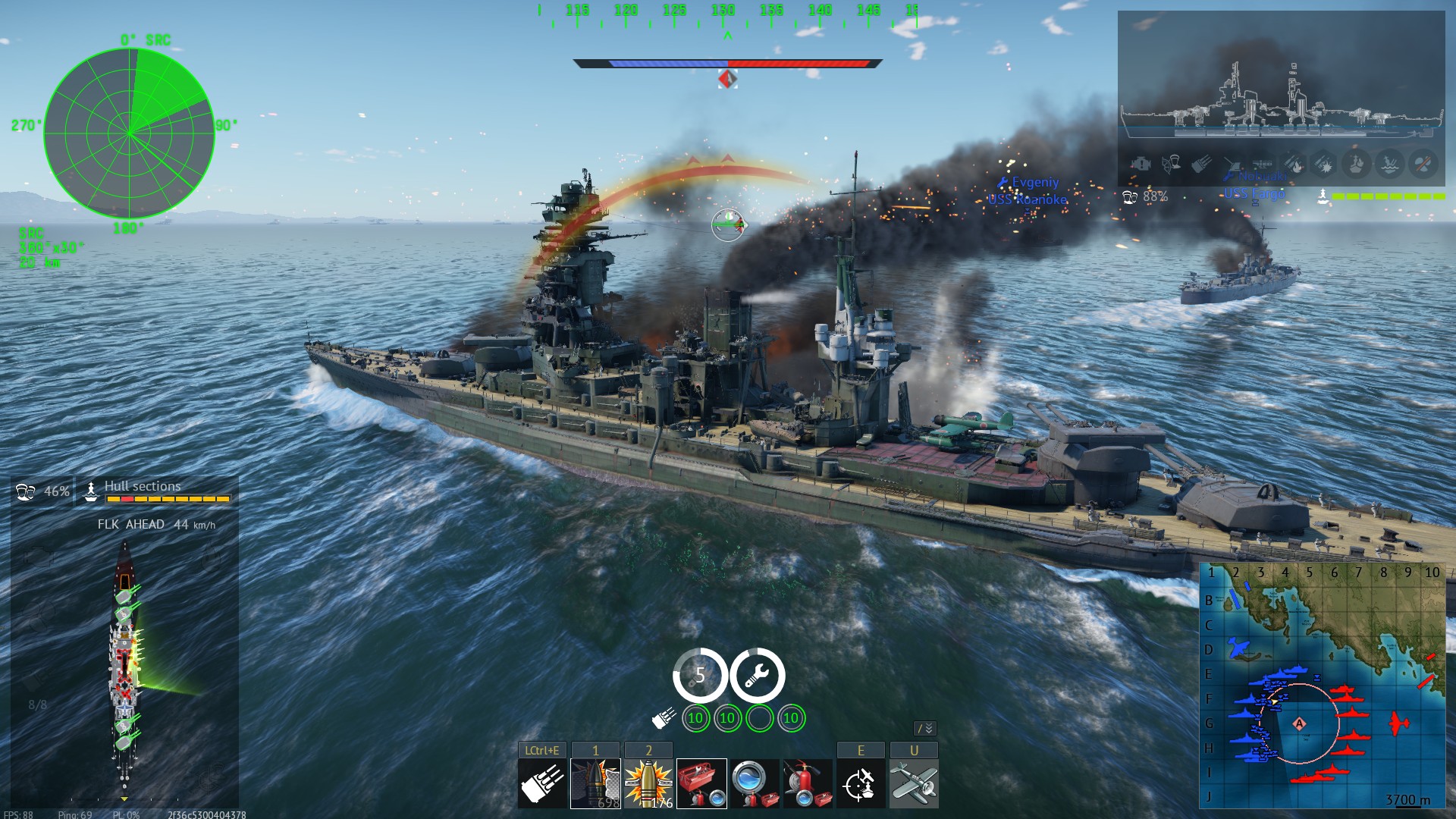Open the target ship damage silhouette panel
1456x819 pixels.
(x=1281, y=99)
